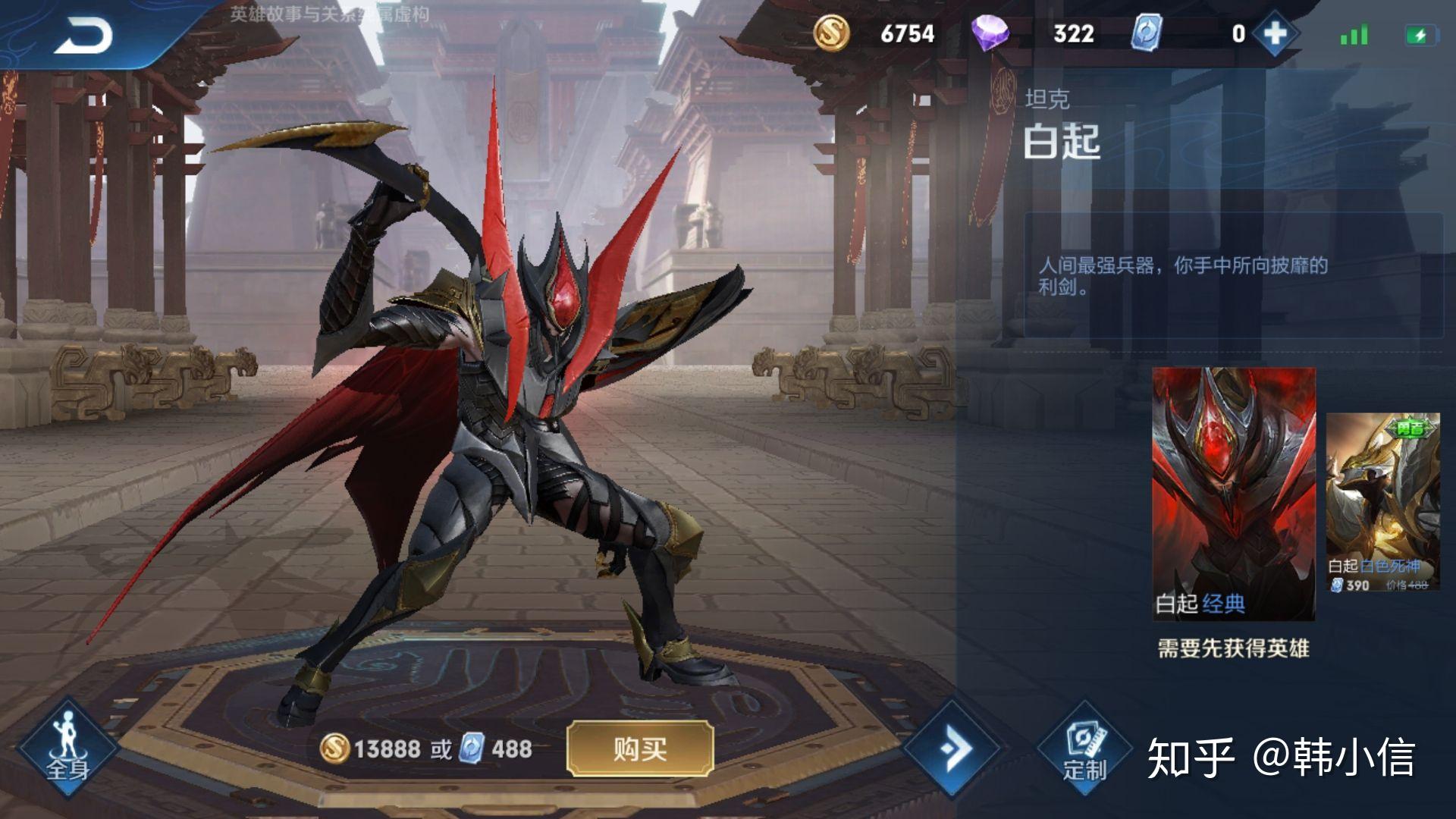This screenshot has height=819, width=1456.
Task: Select the 白色死神 skin card
Action: pyautogui.click(x=1382, y=502)
